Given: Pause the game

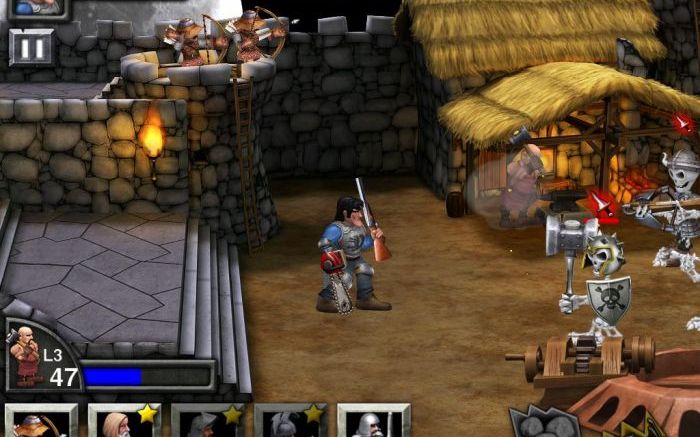Looking at the screenshot, I should pyautogui.click(x=31, y=47).
